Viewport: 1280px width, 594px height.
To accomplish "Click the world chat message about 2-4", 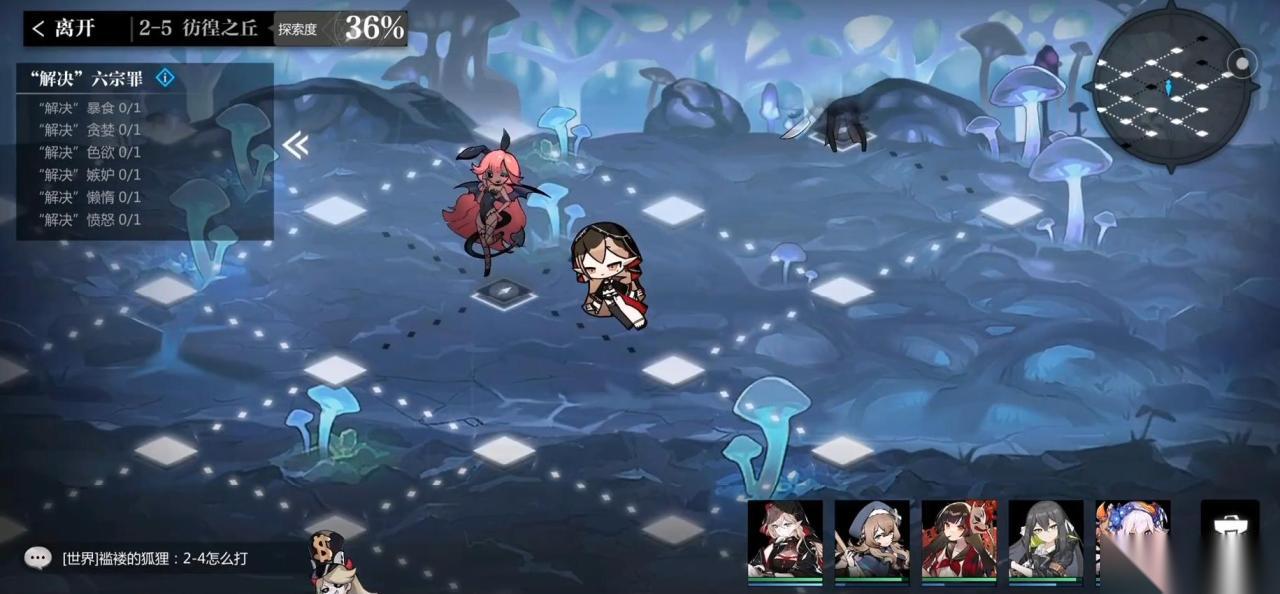I will coord(155,558).
